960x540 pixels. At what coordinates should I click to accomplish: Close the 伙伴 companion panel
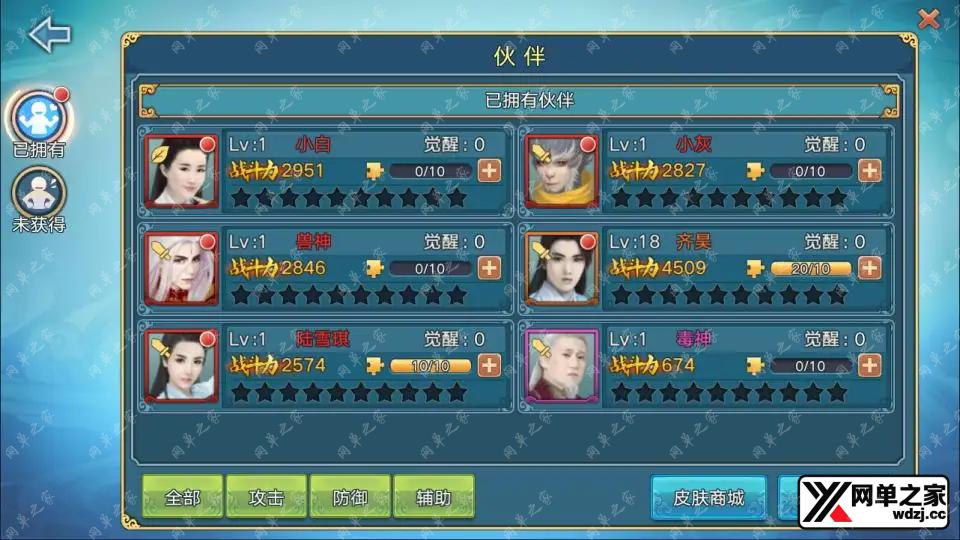929,18
